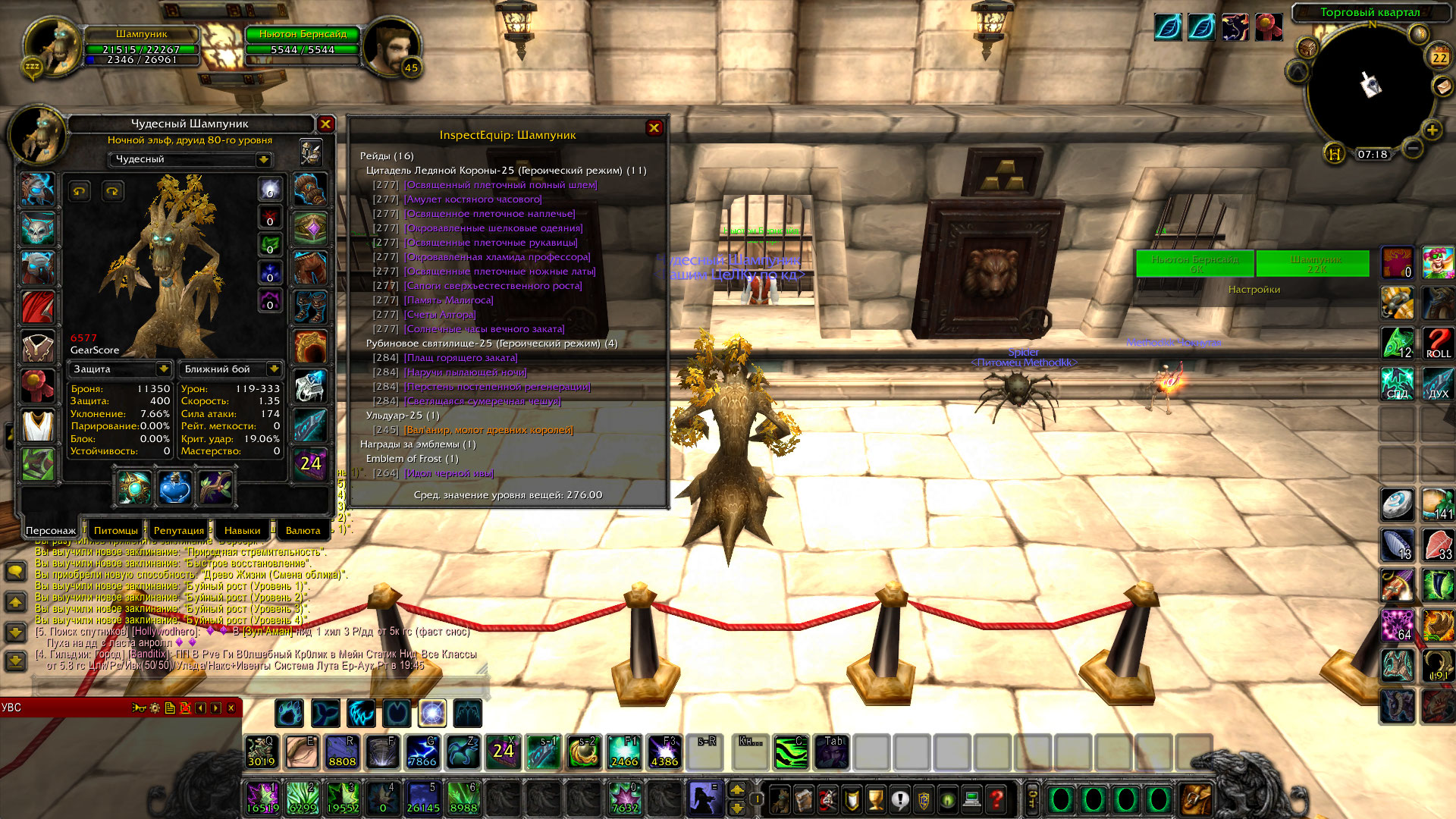Target Ньютон Бернсайд unit frame portrait

(x=391, y=47)
